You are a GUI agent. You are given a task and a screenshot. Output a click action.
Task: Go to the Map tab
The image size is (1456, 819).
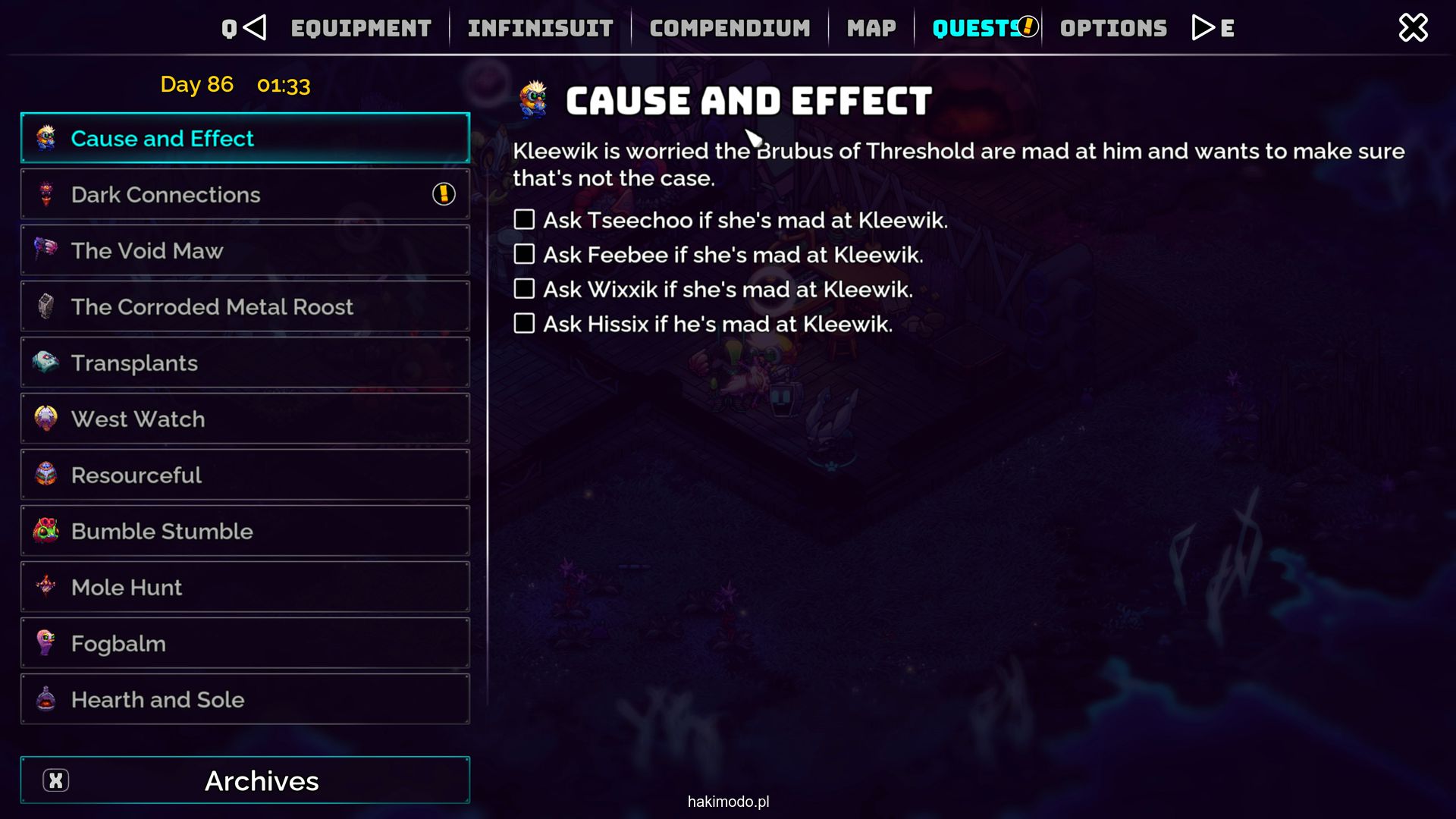click(871, 29)
